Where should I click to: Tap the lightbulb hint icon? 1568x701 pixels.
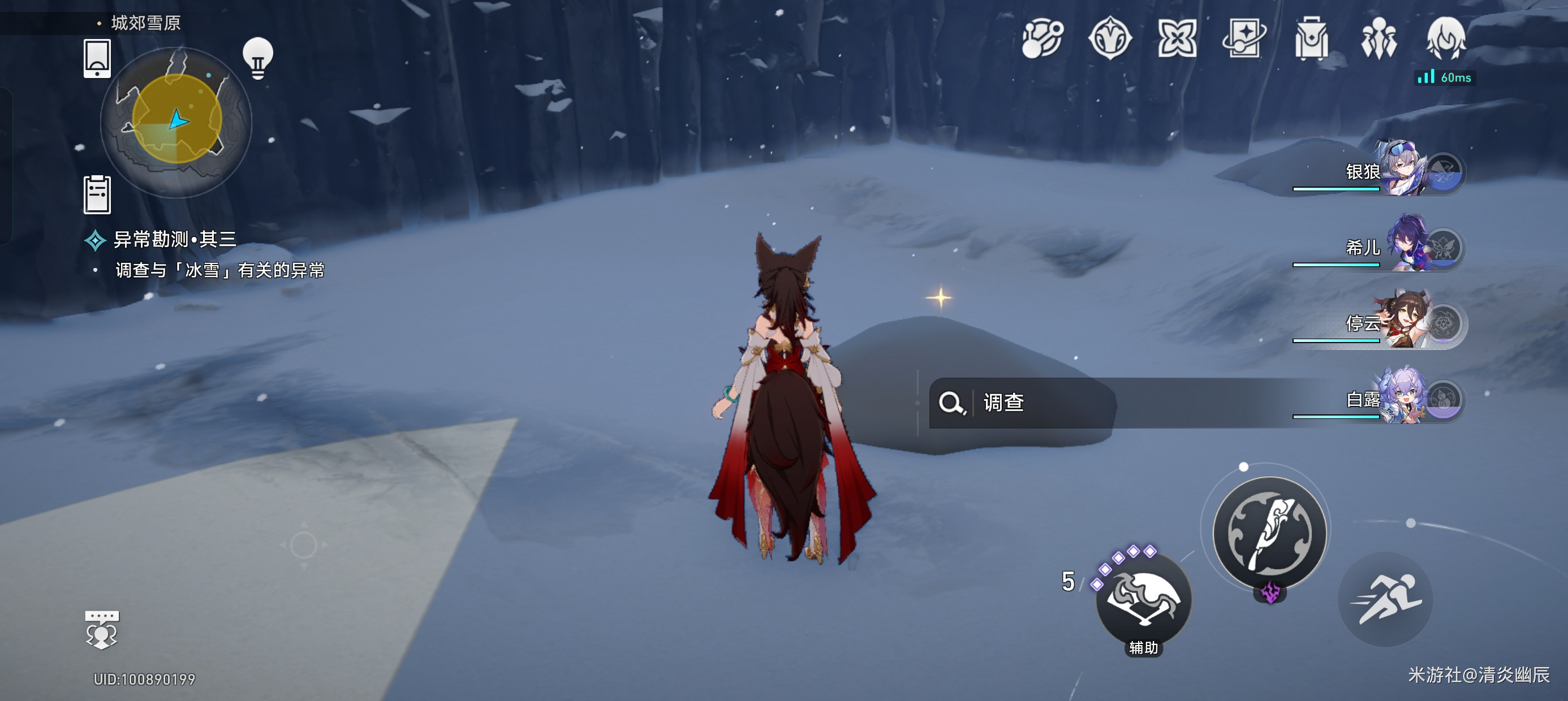[x=258, y=58]
